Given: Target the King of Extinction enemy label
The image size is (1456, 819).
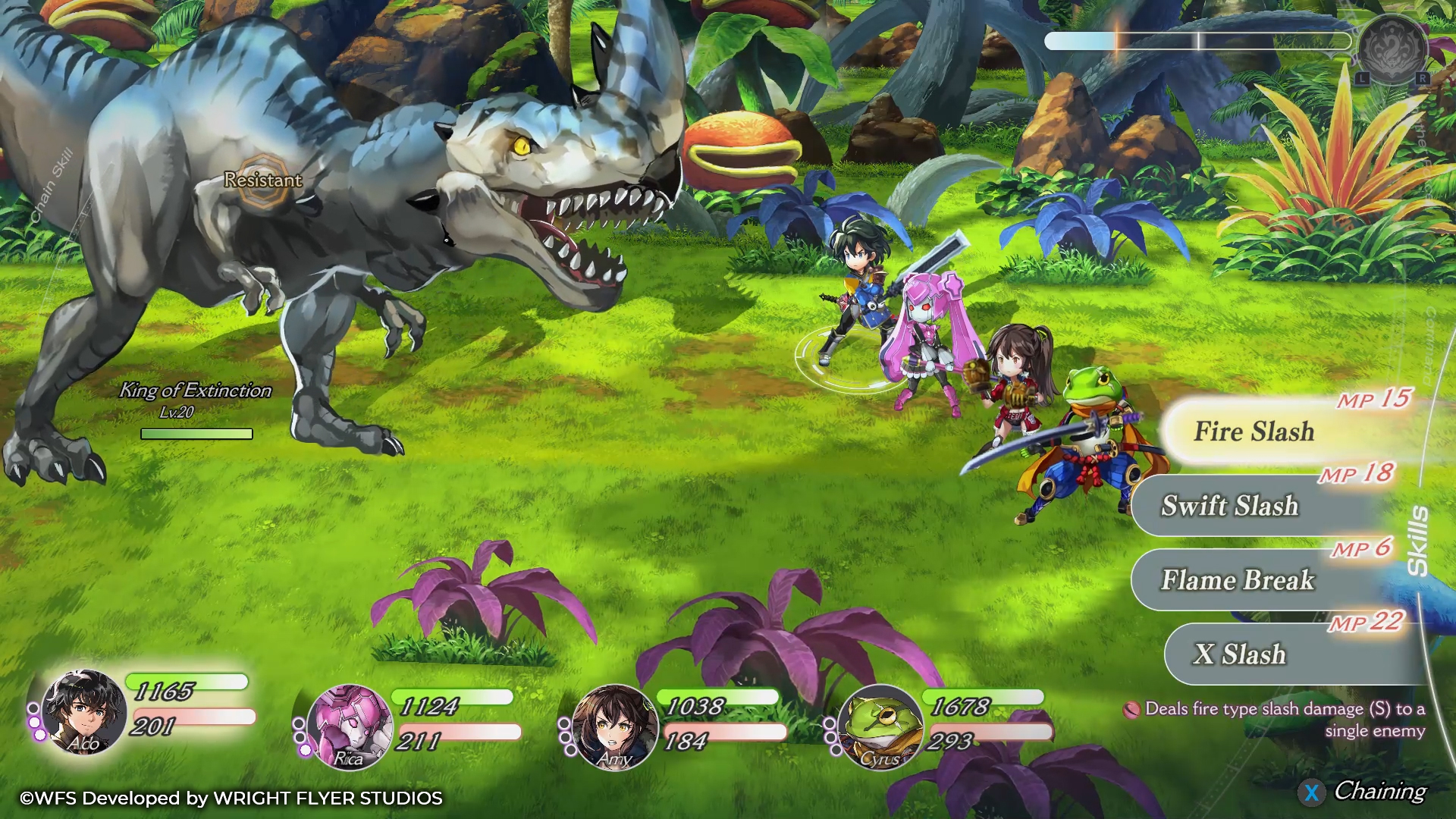Looking at the screenshot, I should coord(196,391).
